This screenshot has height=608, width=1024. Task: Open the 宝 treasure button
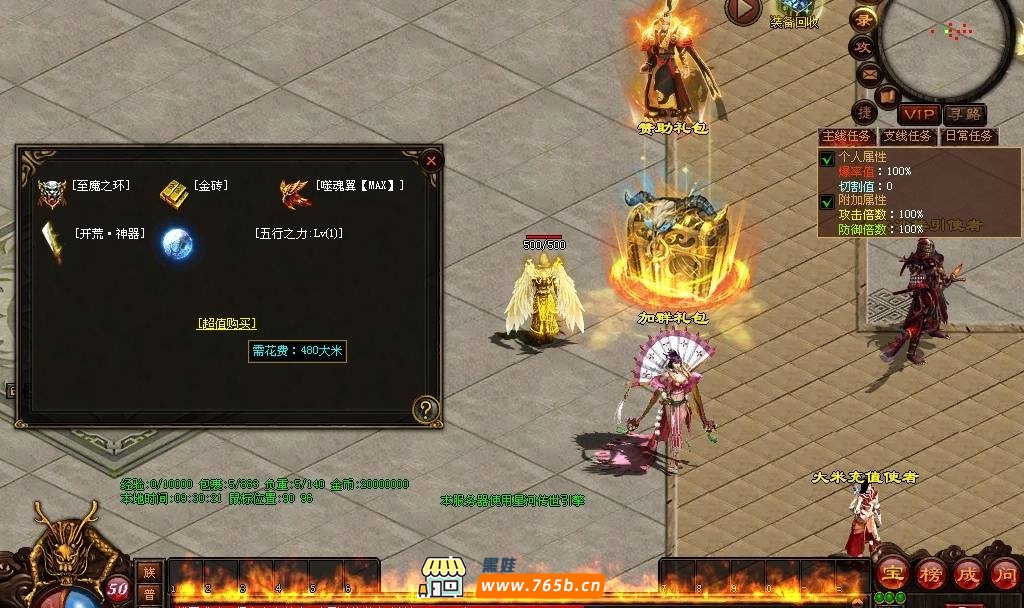point(891,574)
